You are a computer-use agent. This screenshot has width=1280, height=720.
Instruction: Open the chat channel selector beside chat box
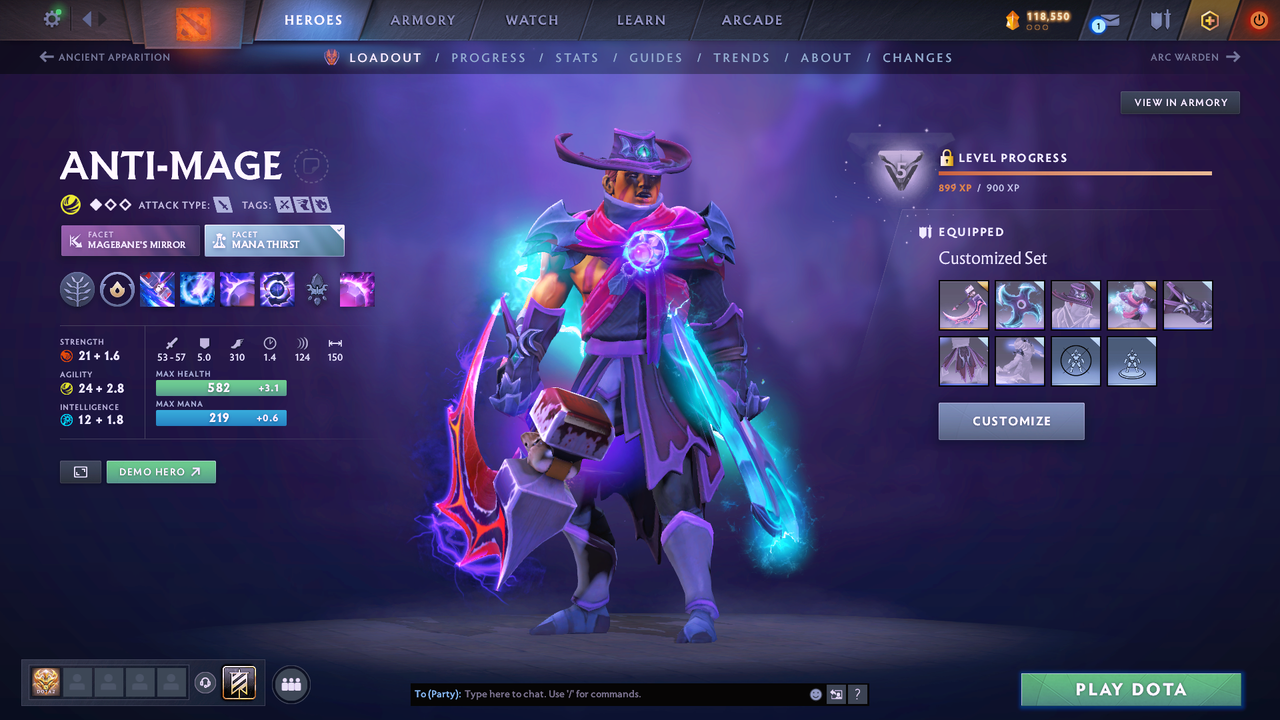tap(836, 693)
